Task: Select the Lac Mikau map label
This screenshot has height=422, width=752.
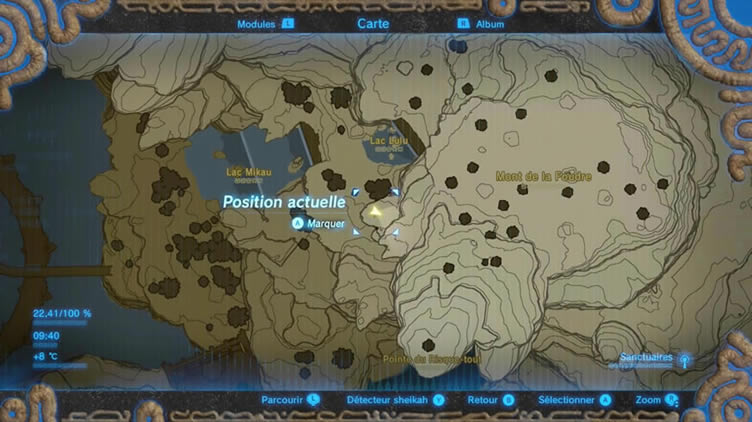Action: tap(248, 172)
